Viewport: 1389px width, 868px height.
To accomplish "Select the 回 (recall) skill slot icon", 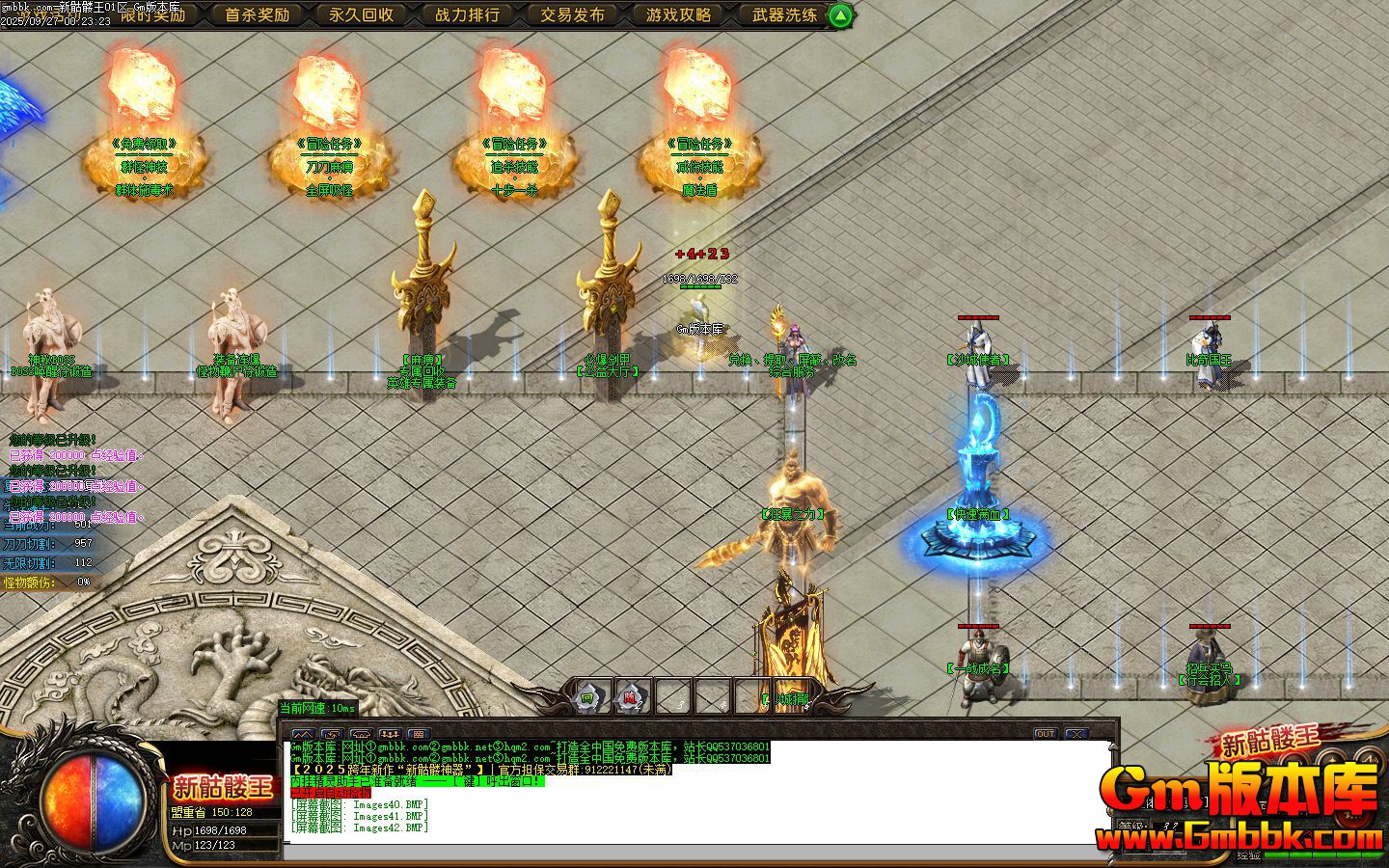I will tap(586, 696).
